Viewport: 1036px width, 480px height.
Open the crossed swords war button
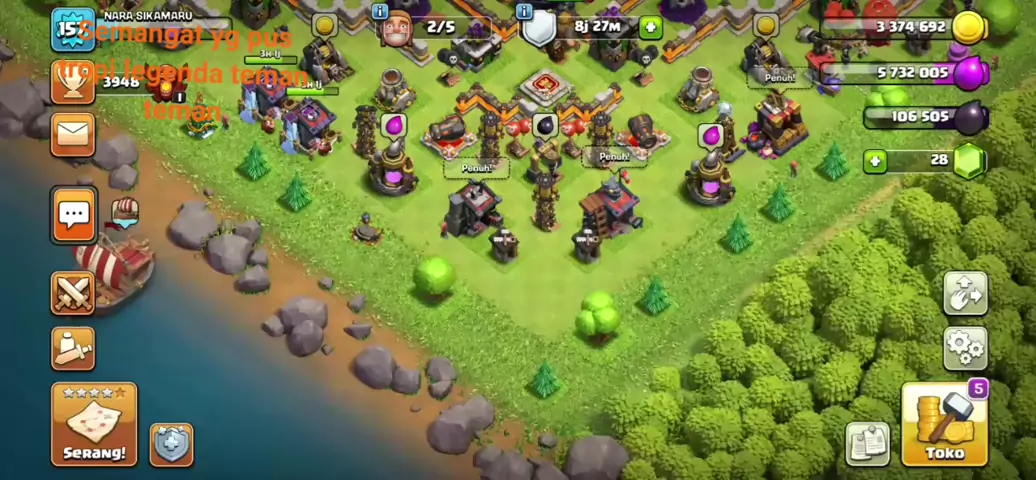pos(73,293)
